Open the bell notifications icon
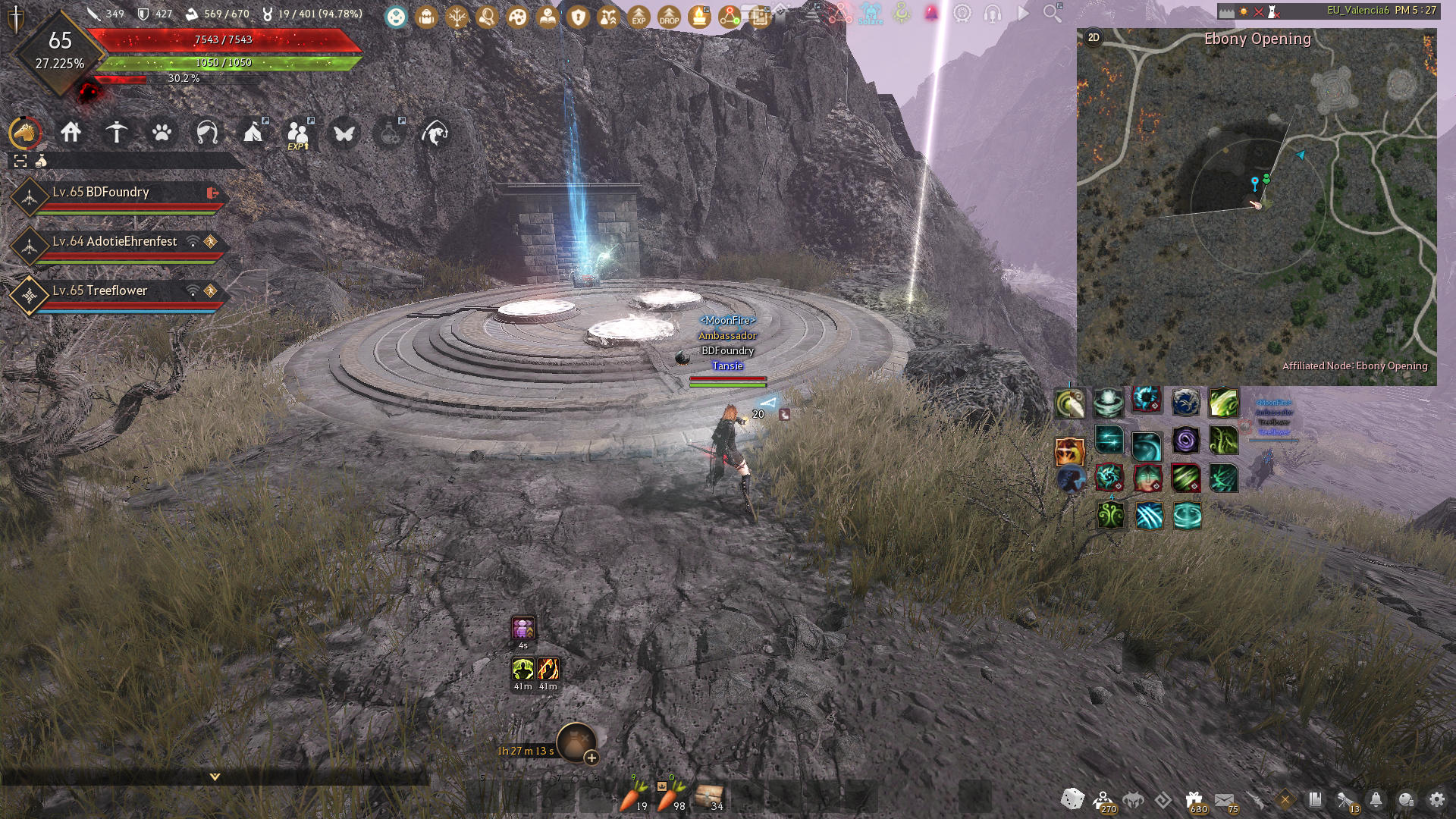Image resolution: width=1456 pixels, height=819 pixels. click(1376, 799)
